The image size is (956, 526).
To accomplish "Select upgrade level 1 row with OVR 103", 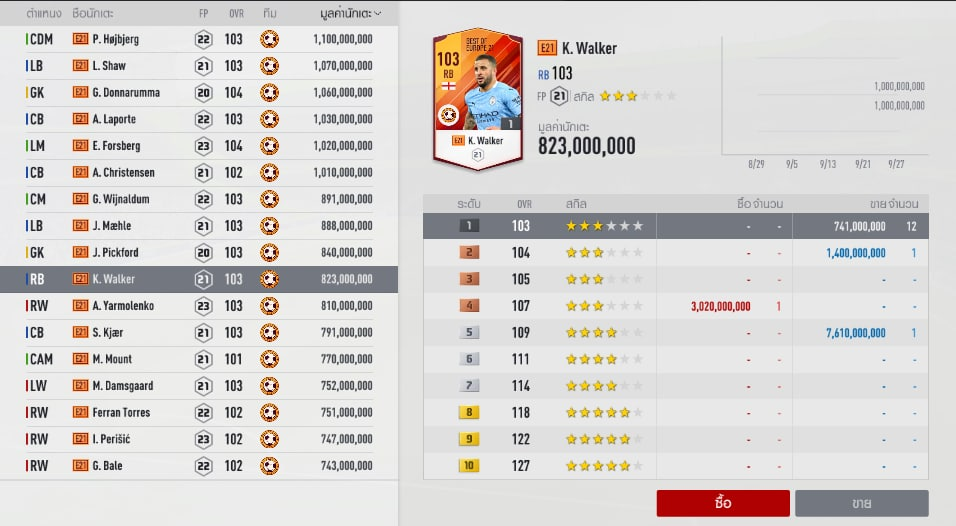I will click(x=675, y=226).
